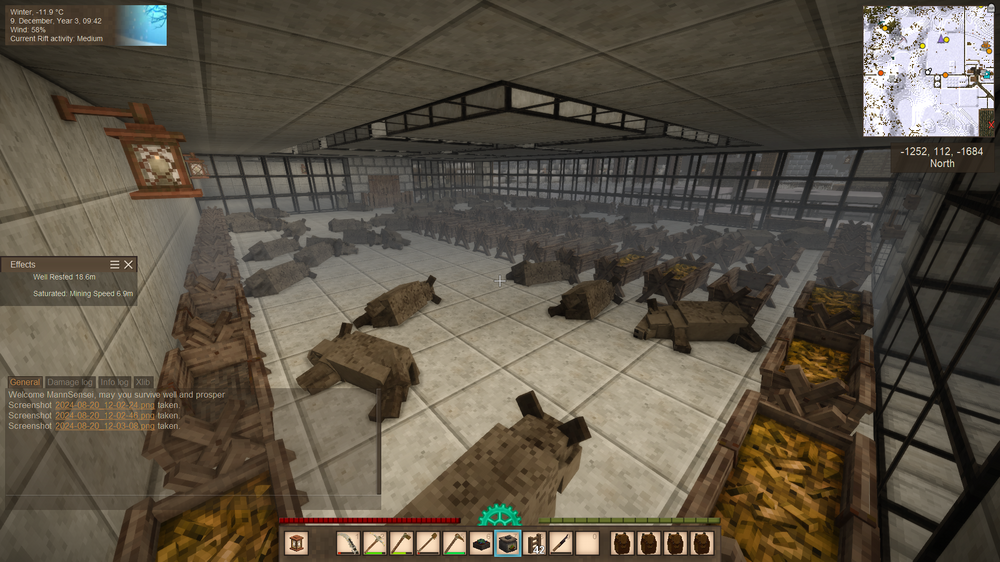Open the first backpack bag slot
The height and width of the screenshot is (562, 1000).
point(621,543)
